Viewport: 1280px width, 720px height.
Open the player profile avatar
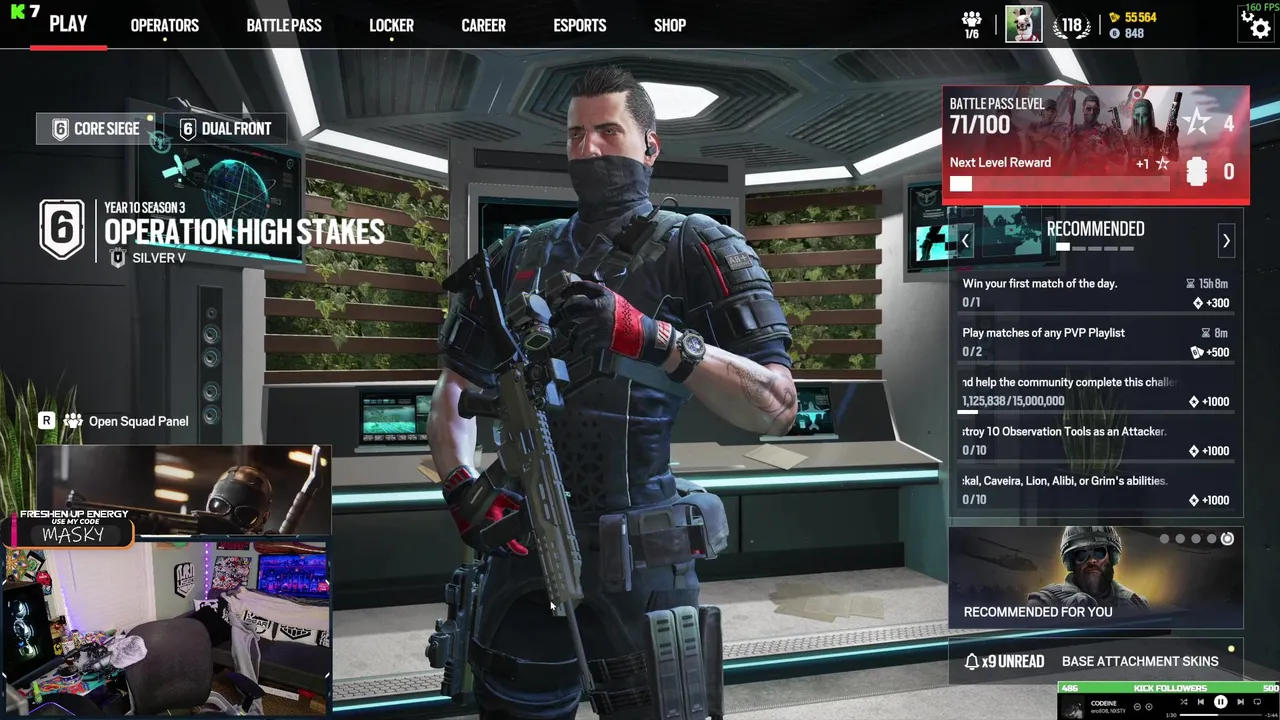pos(1023,24)
